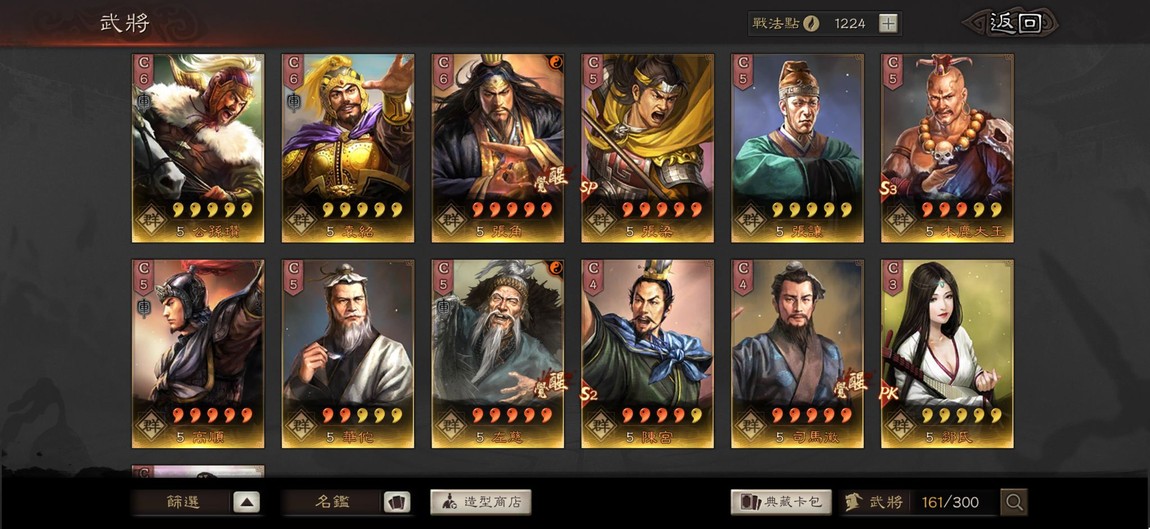Open the 典藏卡包 card pack
Screen dimensions: 1150x529
point(781,502)
